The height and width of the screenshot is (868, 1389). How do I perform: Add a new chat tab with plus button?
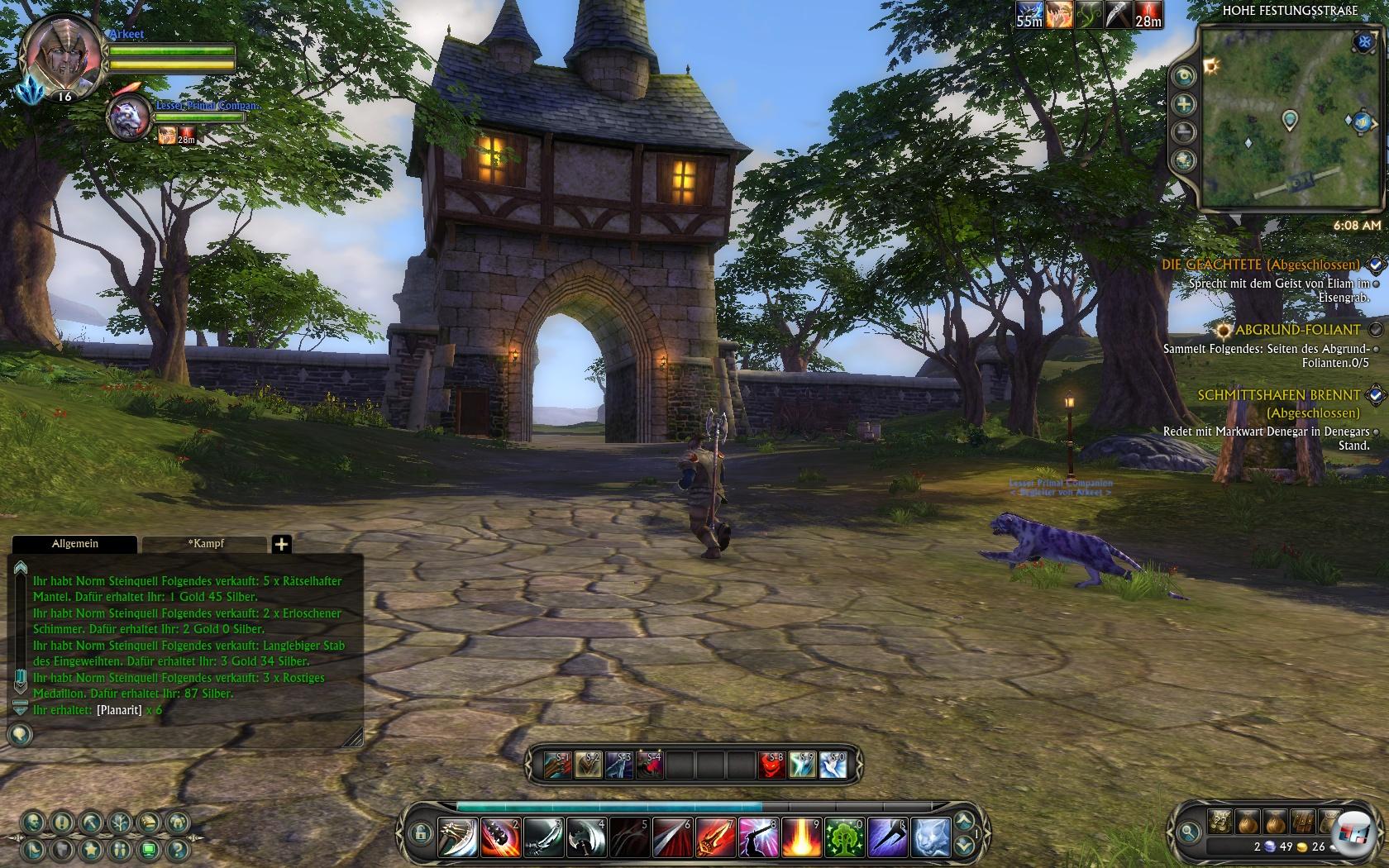tap(281, 544)
